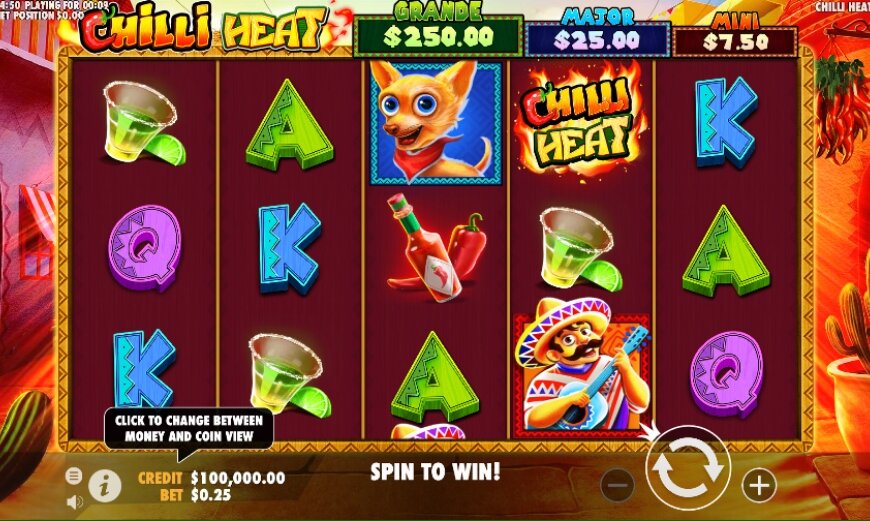
Task: Open the game info with the "i" icon
Action: 104,485
